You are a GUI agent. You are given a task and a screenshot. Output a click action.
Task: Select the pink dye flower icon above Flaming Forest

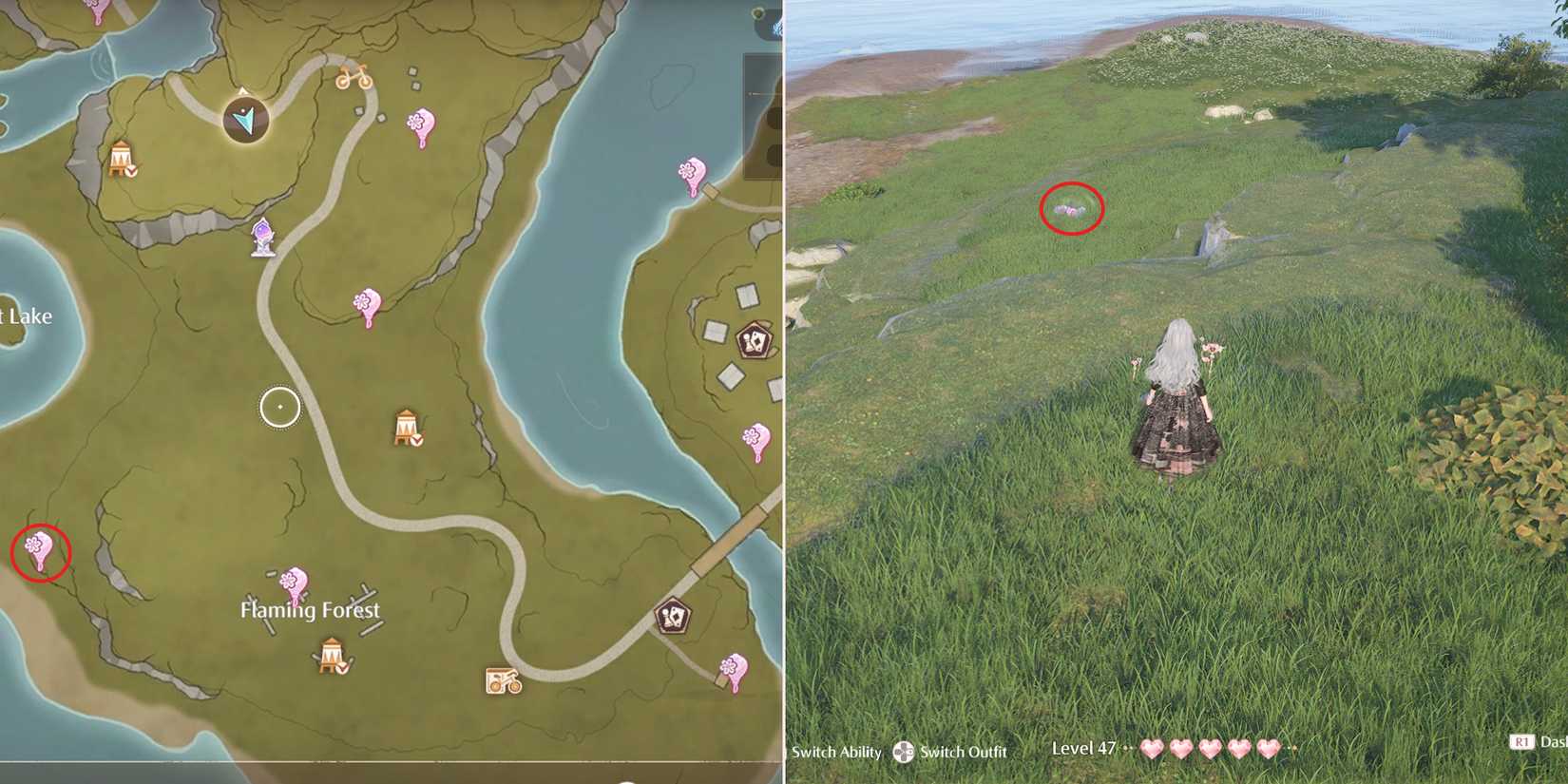tap(296, 581)
